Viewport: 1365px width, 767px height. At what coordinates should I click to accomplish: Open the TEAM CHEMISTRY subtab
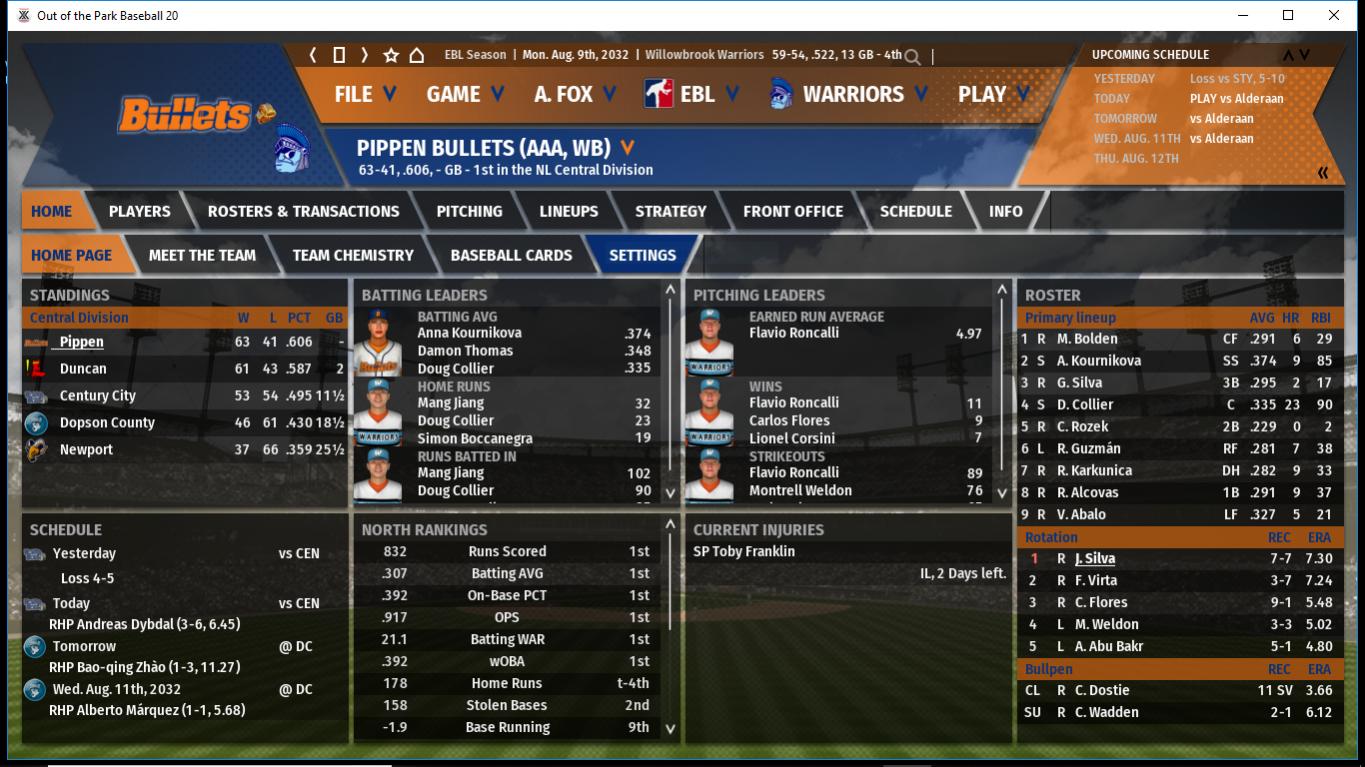(353, 255)
